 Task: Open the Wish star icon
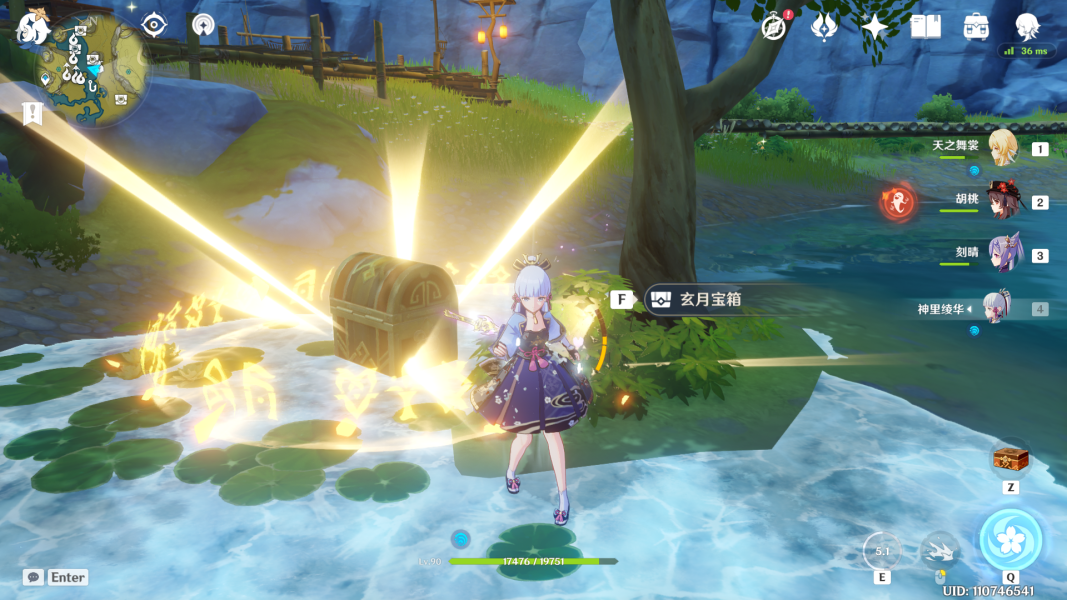pyautogui.click(x=875, y=27)
